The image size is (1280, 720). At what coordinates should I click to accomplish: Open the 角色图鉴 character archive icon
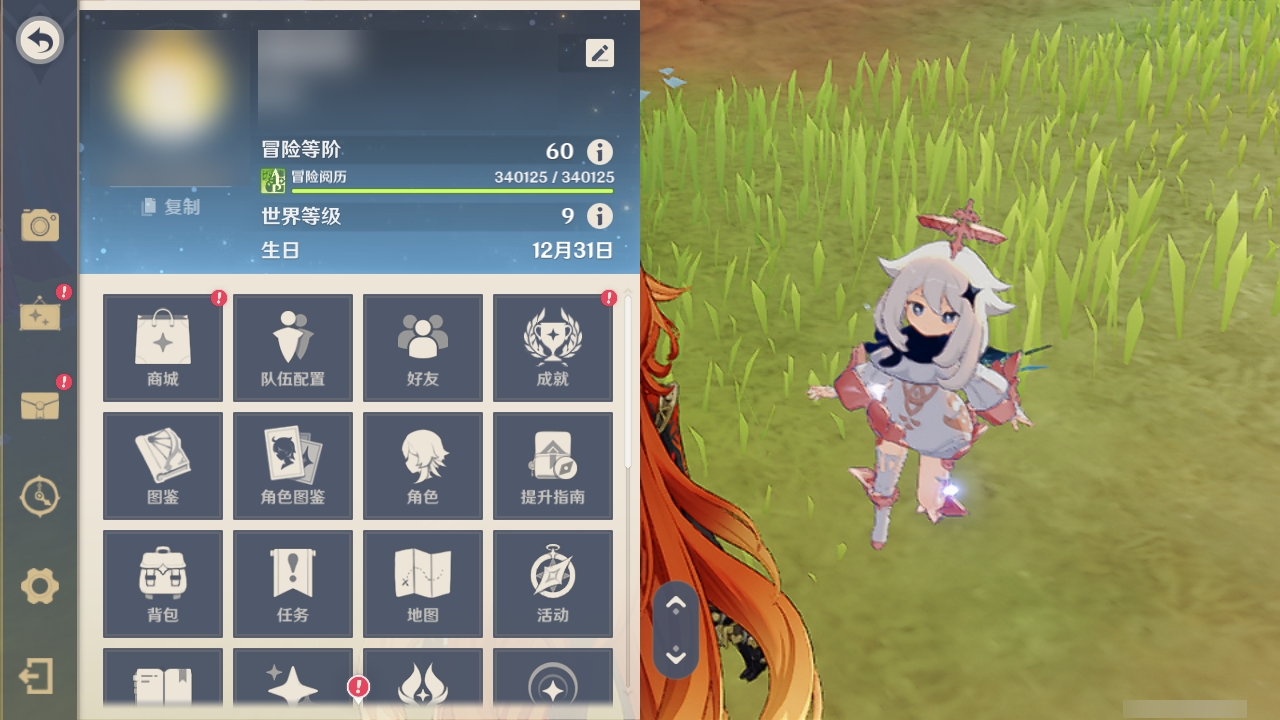[x=292, y=465]
